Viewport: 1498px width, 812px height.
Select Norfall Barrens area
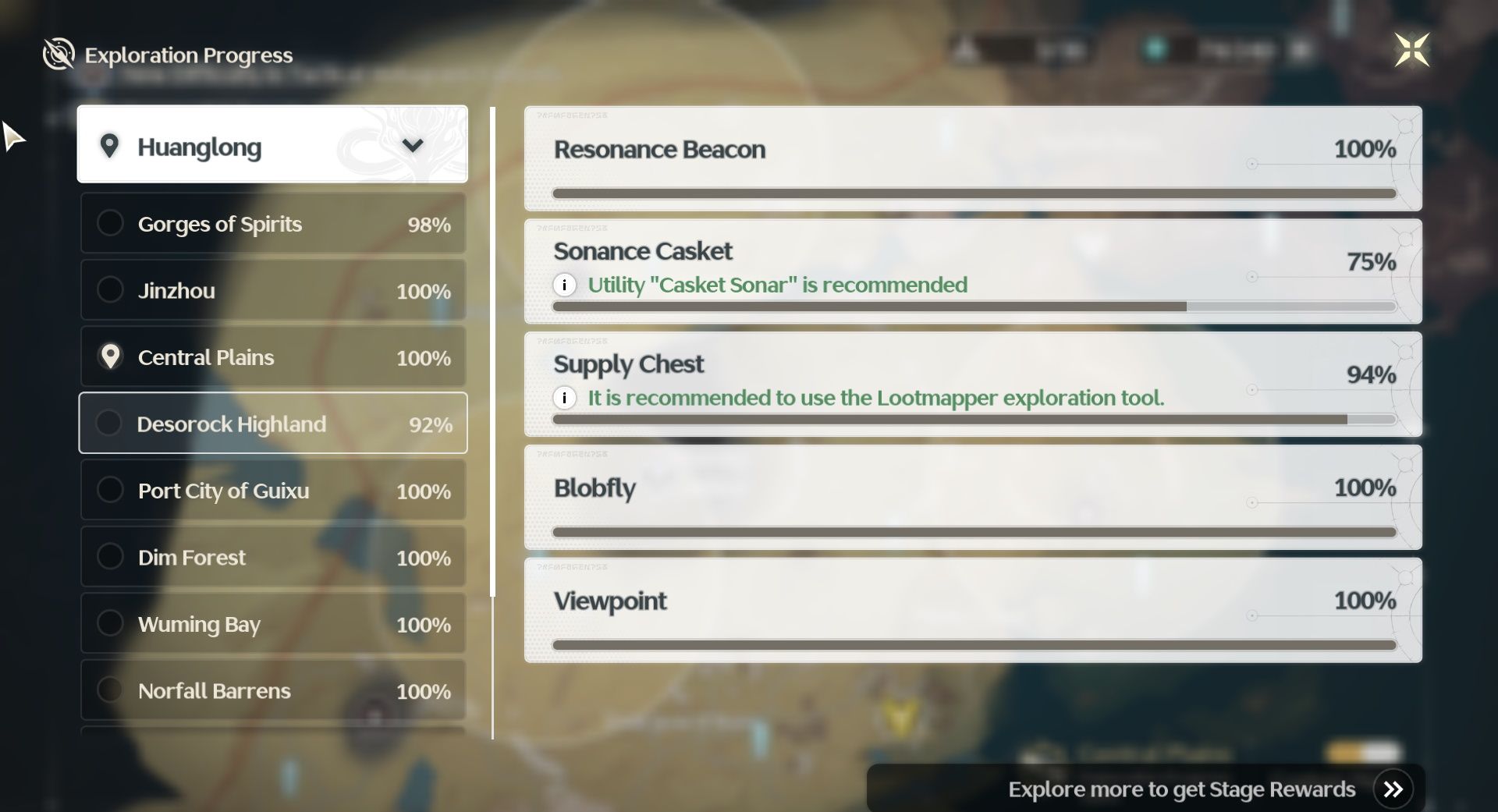[272, 690]
